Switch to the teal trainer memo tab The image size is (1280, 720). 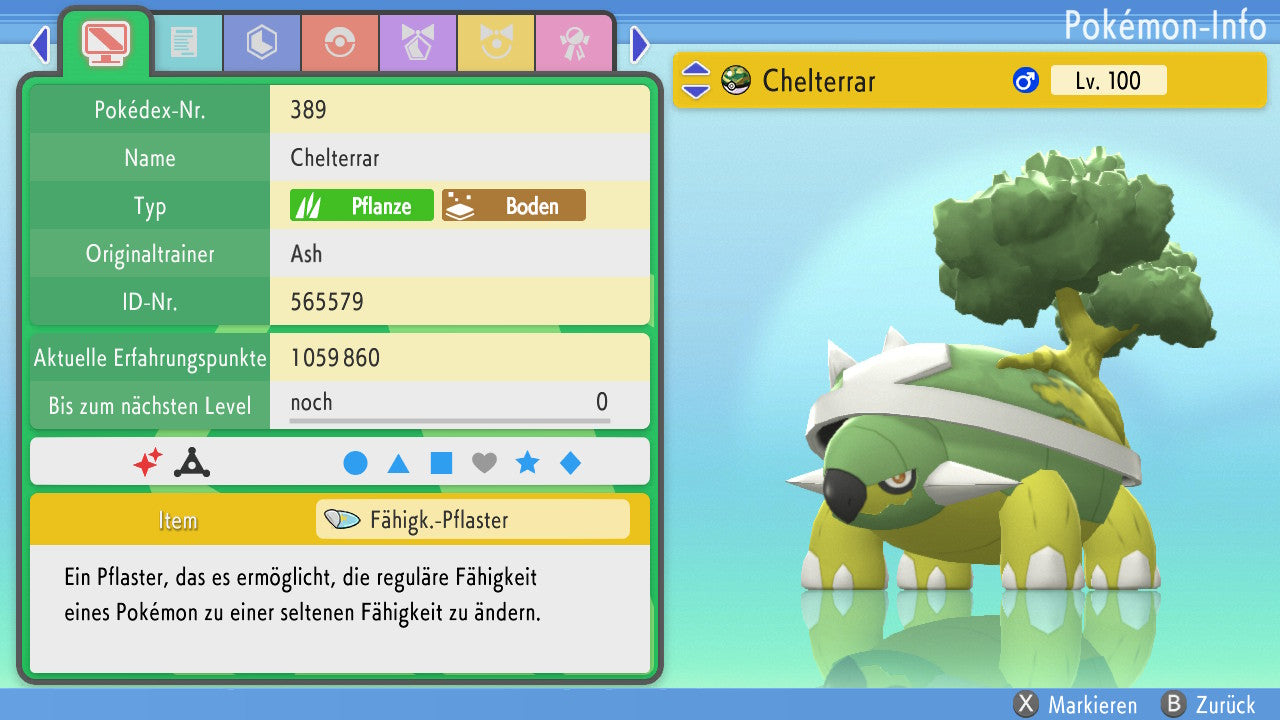[183, 43]
